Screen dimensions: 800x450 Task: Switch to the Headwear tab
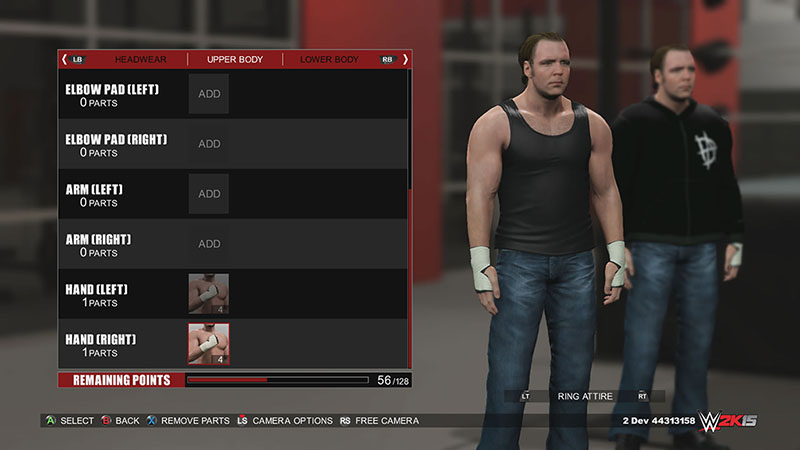click(140, 60)
